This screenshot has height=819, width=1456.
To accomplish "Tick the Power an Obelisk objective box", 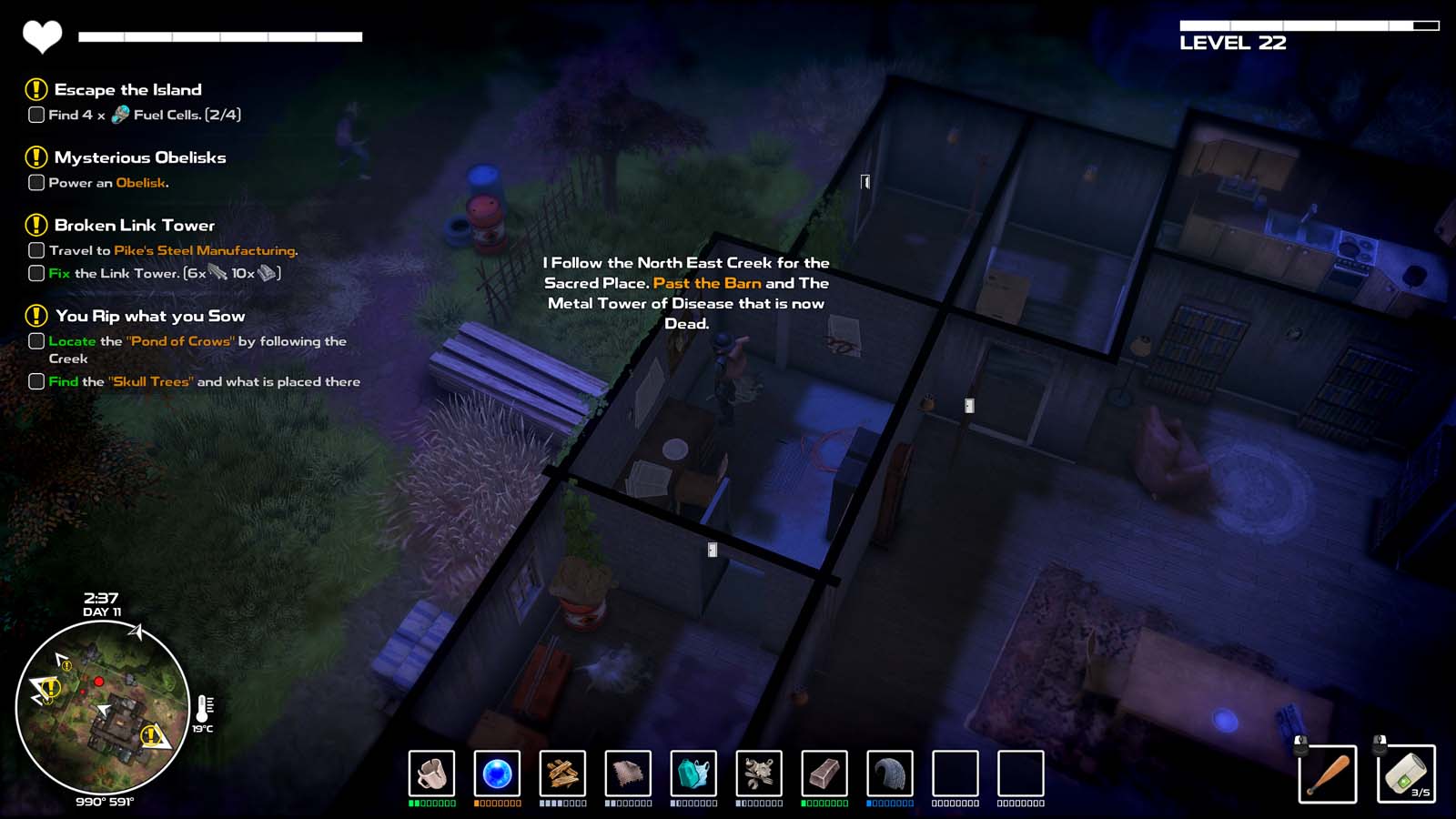I will pos(35,183).
